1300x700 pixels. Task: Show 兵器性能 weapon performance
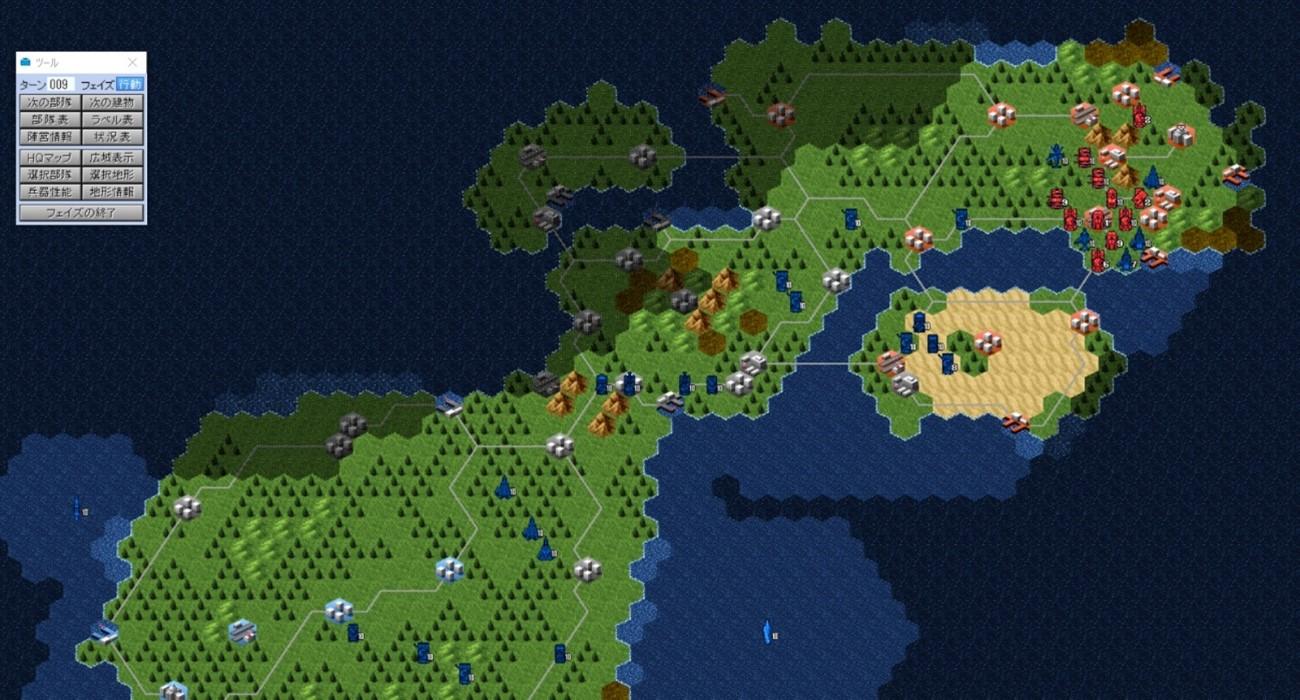(x=50, y=191)
